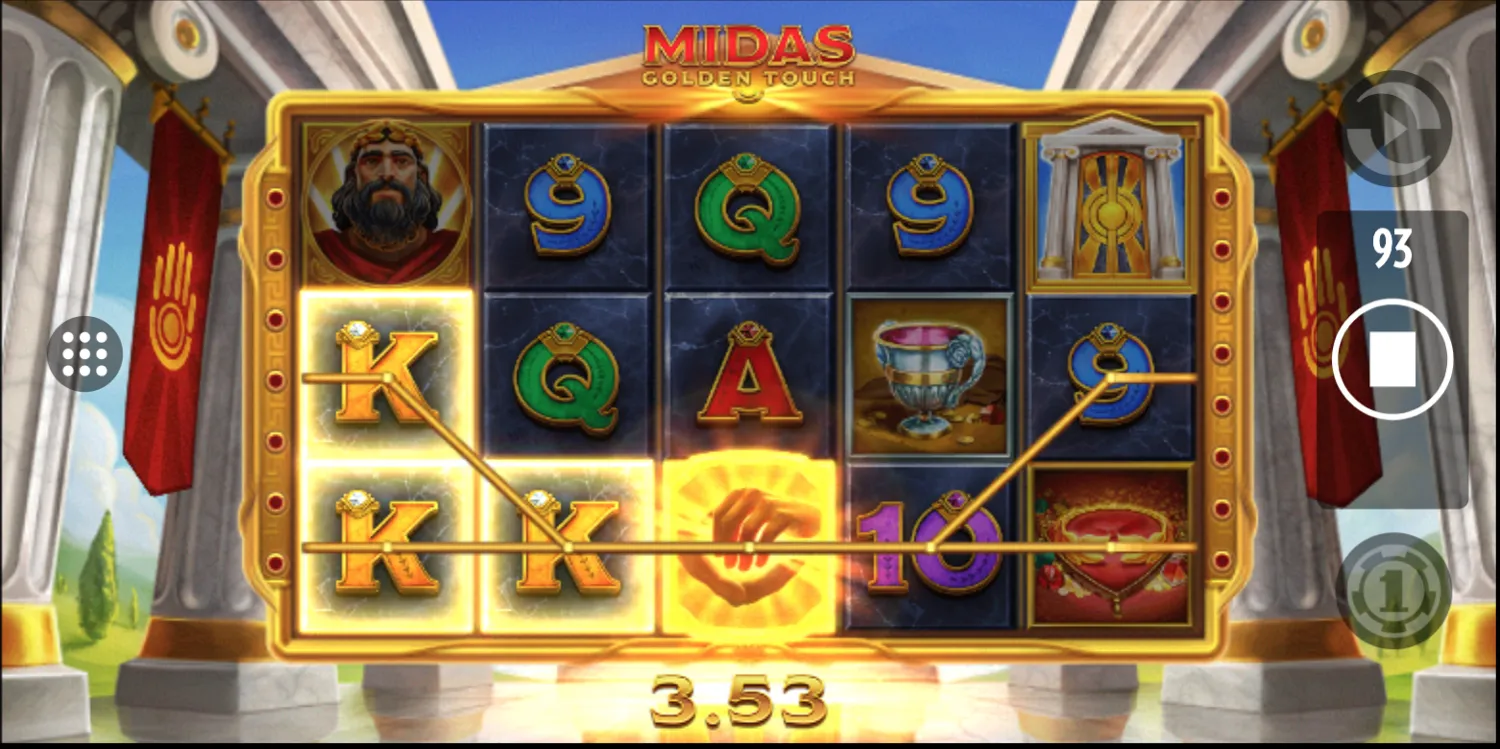Click the purple 10 symbol on reel four
1500x749 pixels.
click(x=930, y=545)
